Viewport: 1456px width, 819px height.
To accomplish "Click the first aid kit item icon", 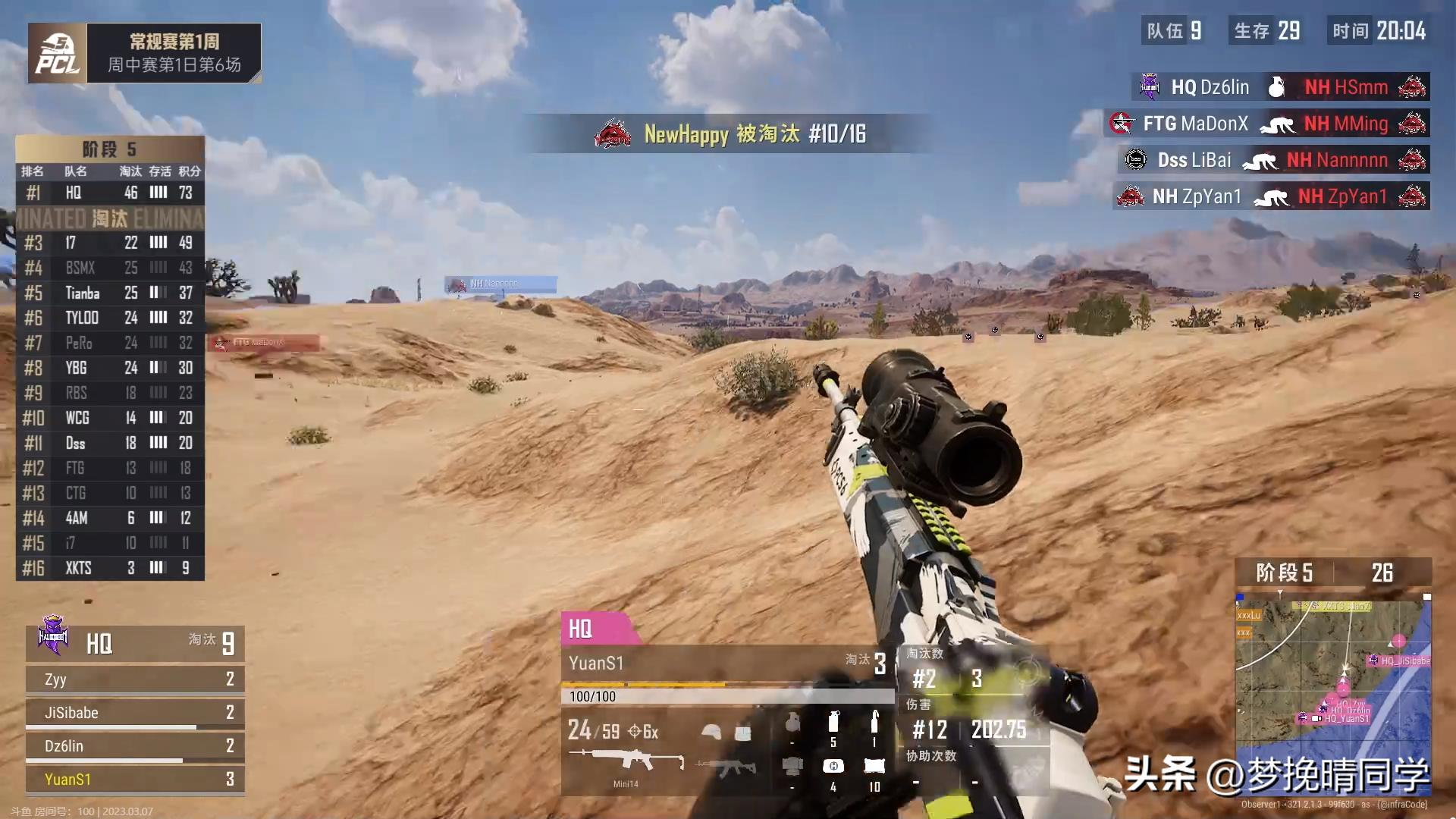I will click(x=833, y=767).
